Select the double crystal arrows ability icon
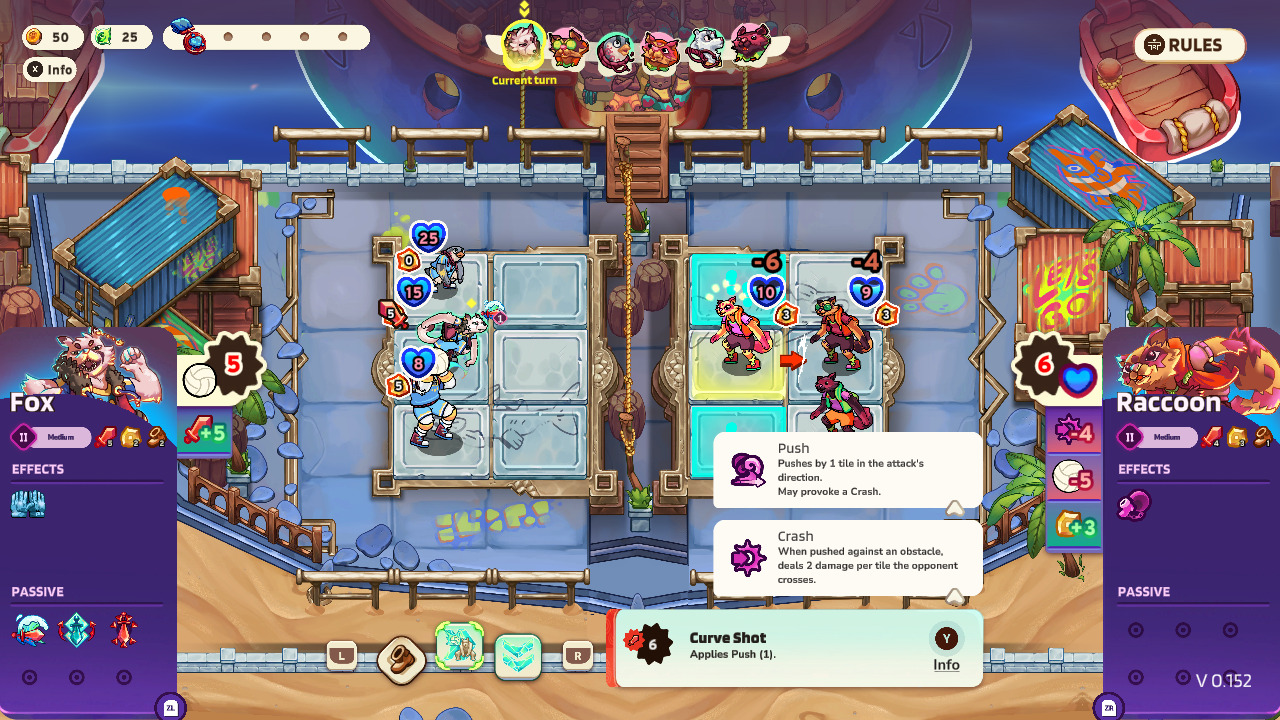 pos(518,658)
